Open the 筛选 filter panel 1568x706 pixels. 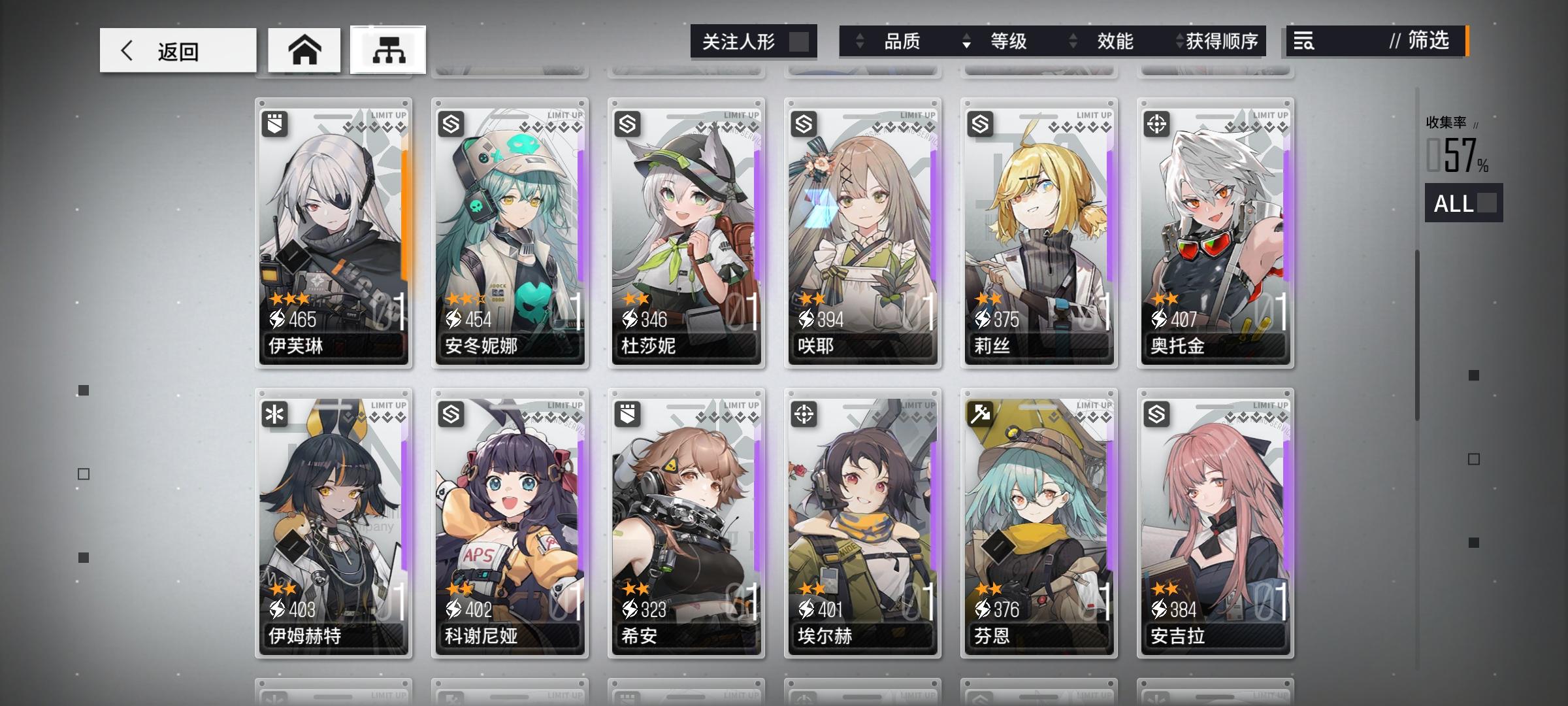click(1428, 41)
